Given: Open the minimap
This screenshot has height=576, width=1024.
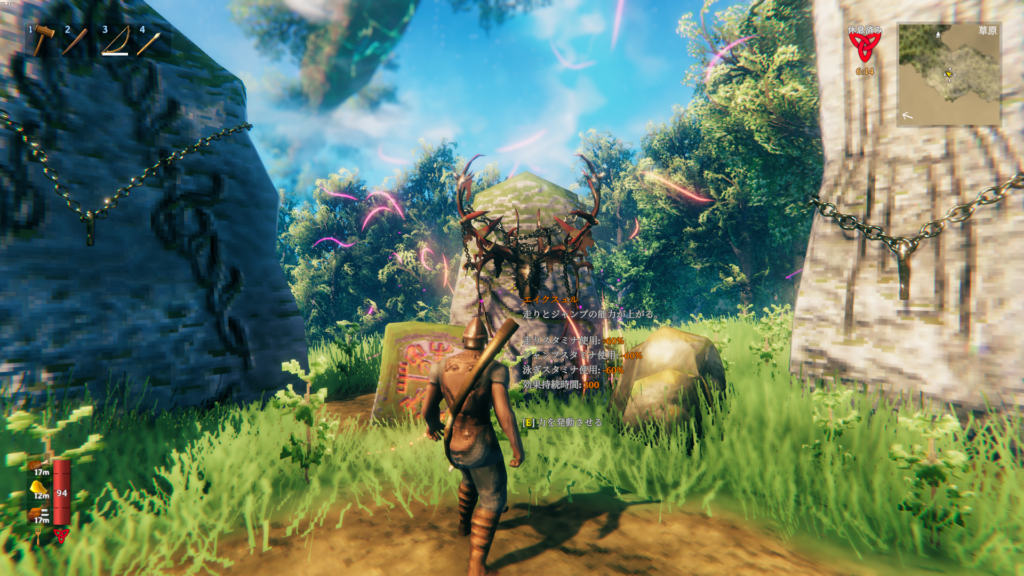Looking at the screenshot, I should tap(949, 74).
